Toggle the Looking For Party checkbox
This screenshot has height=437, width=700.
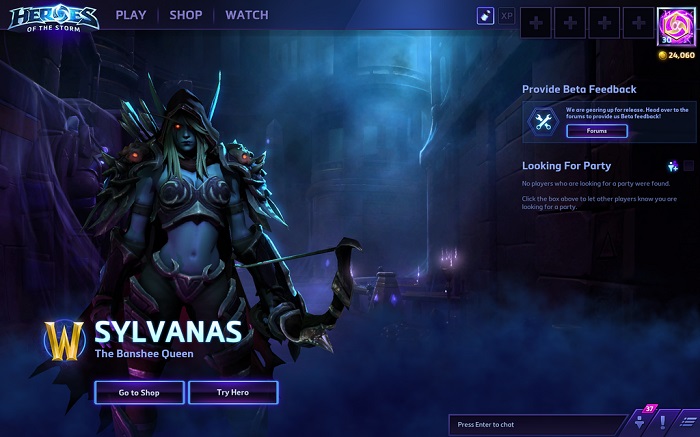point(688,166)
